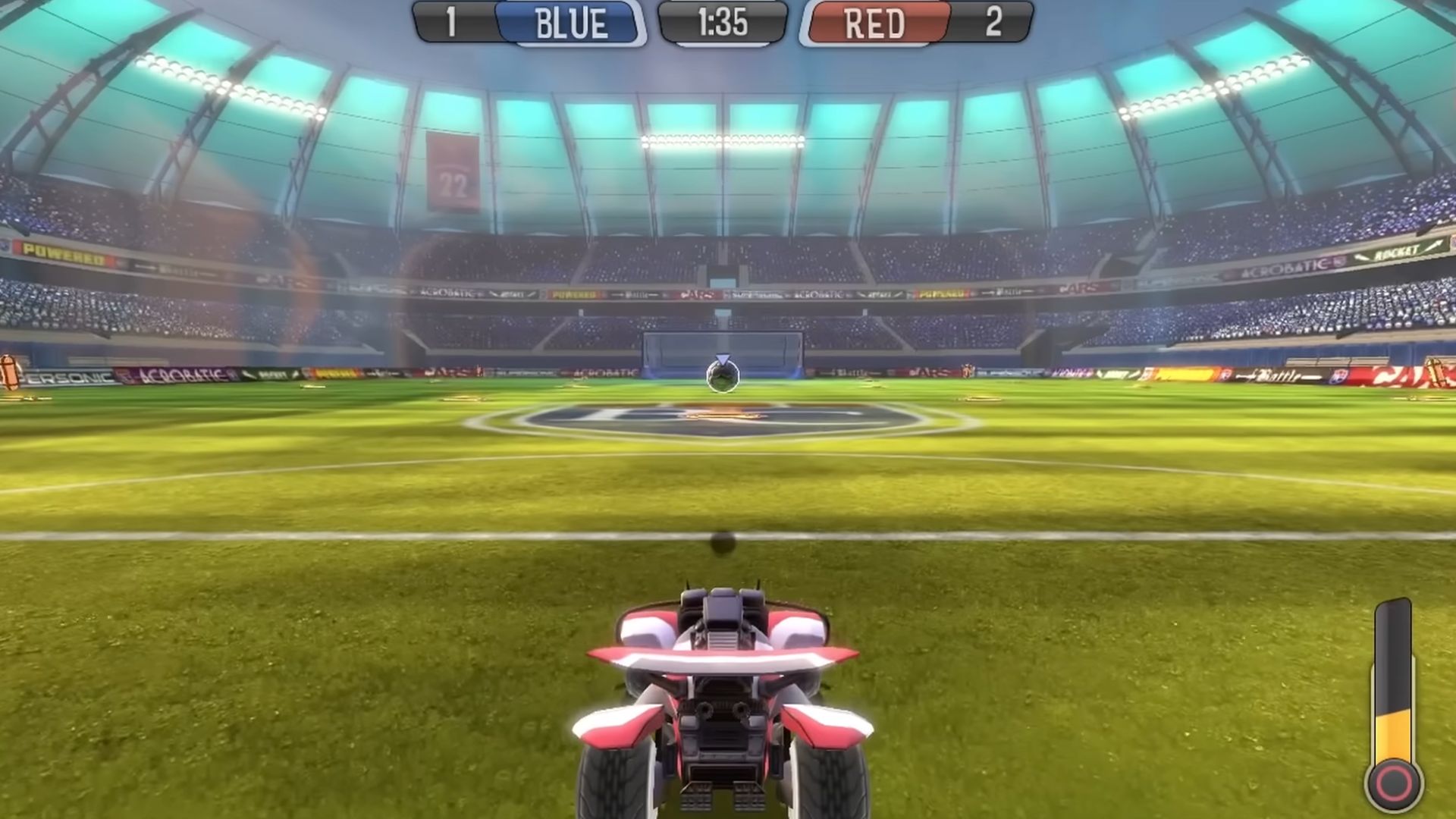
Task: Toggle the BLUE team name plate
Action: pos(573,20)
